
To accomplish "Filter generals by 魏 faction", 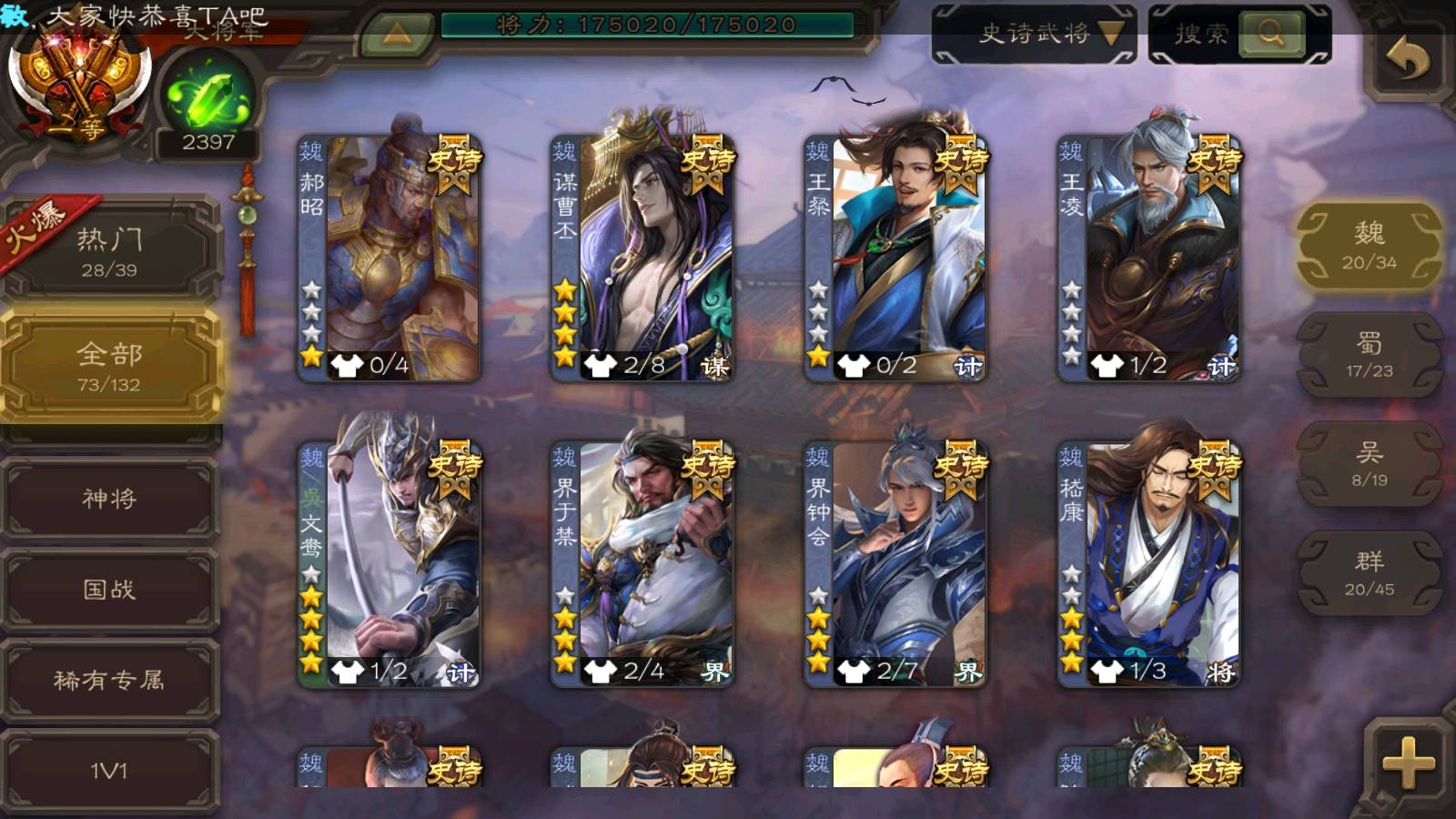I will [x=1369, y=246].
